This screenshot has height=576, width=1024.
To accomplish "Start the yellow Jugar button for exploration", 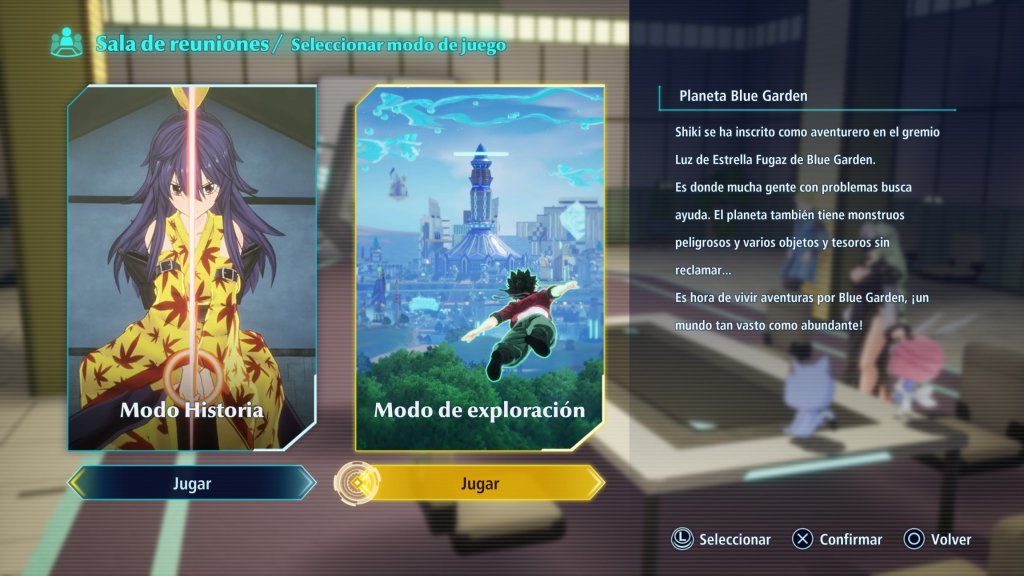I will tap(480, 483).
